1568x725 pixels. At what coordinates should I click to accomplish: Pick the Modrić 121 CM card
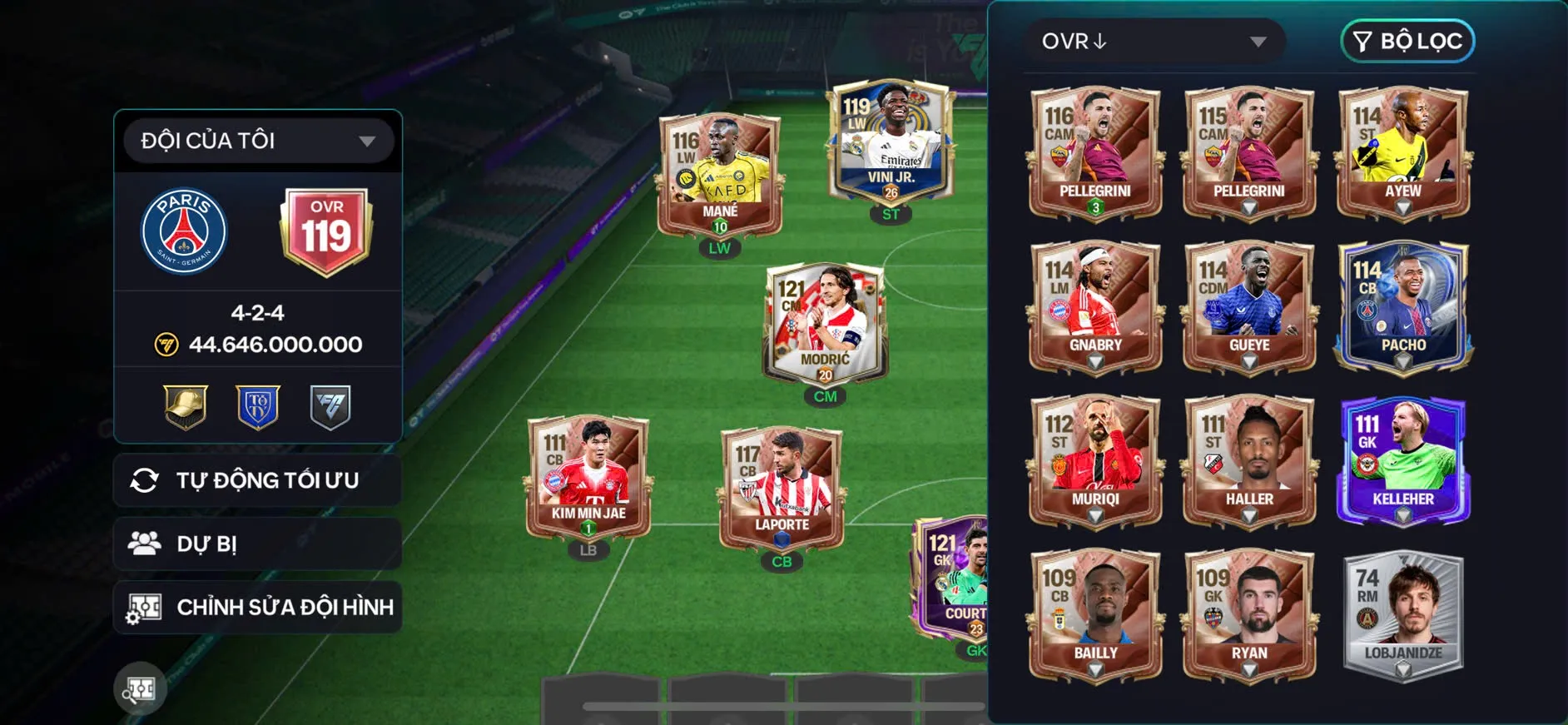(x=825, y=322)
